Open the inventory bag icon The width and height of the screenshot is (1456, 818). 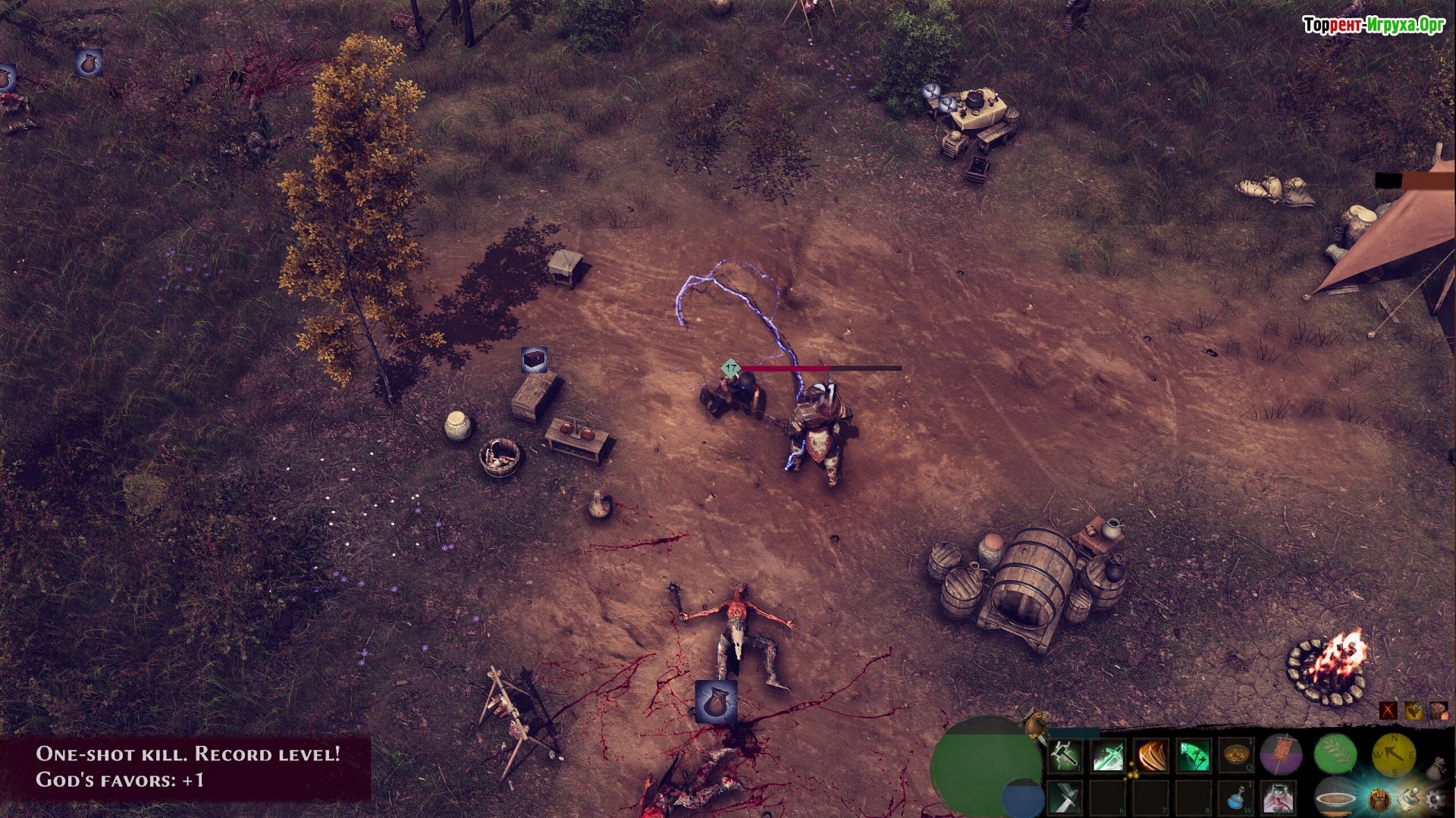tap(1436, 769)
